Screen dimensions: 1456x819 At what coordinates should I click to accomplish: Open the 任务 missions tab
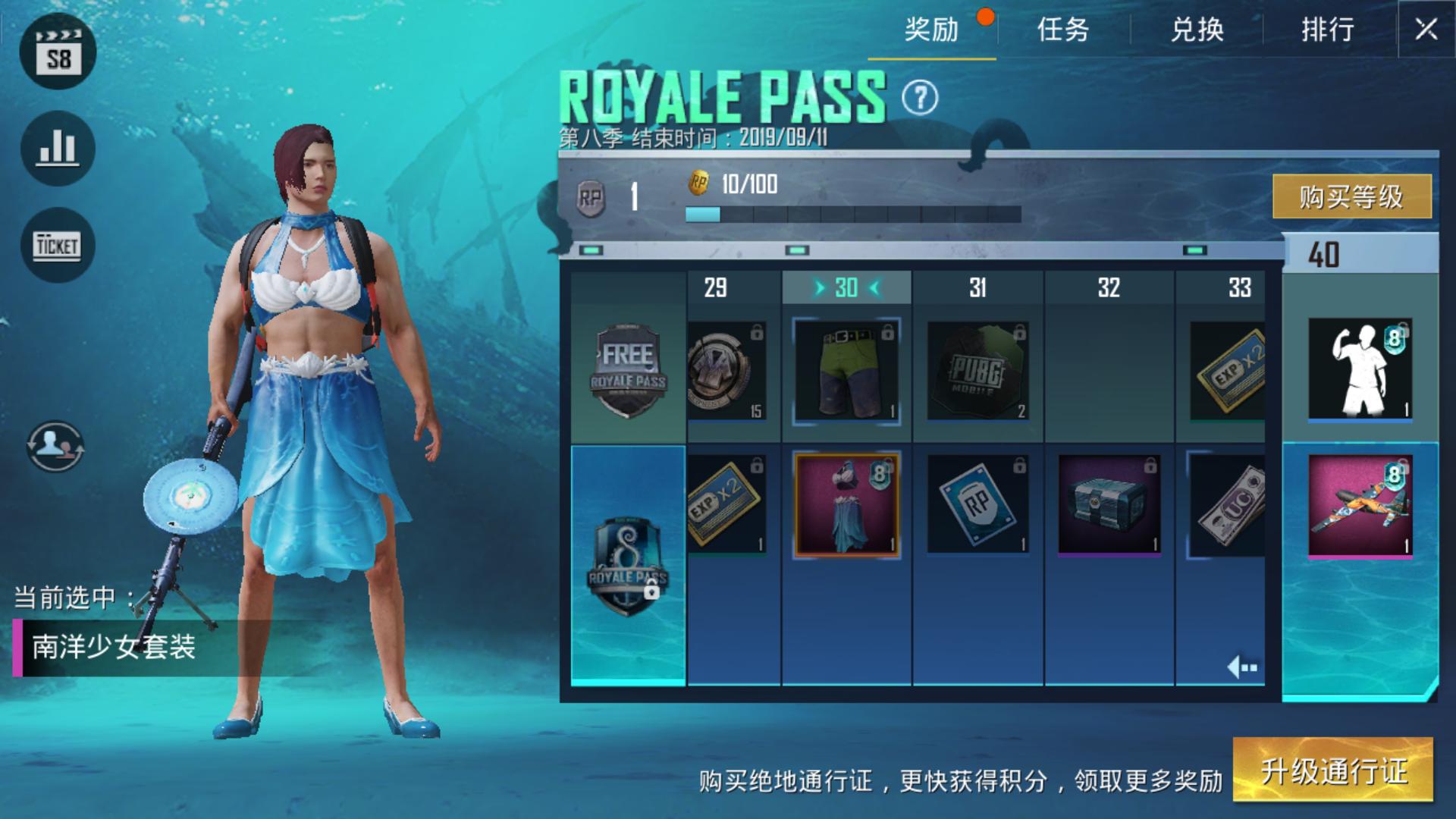point(1063,30)
